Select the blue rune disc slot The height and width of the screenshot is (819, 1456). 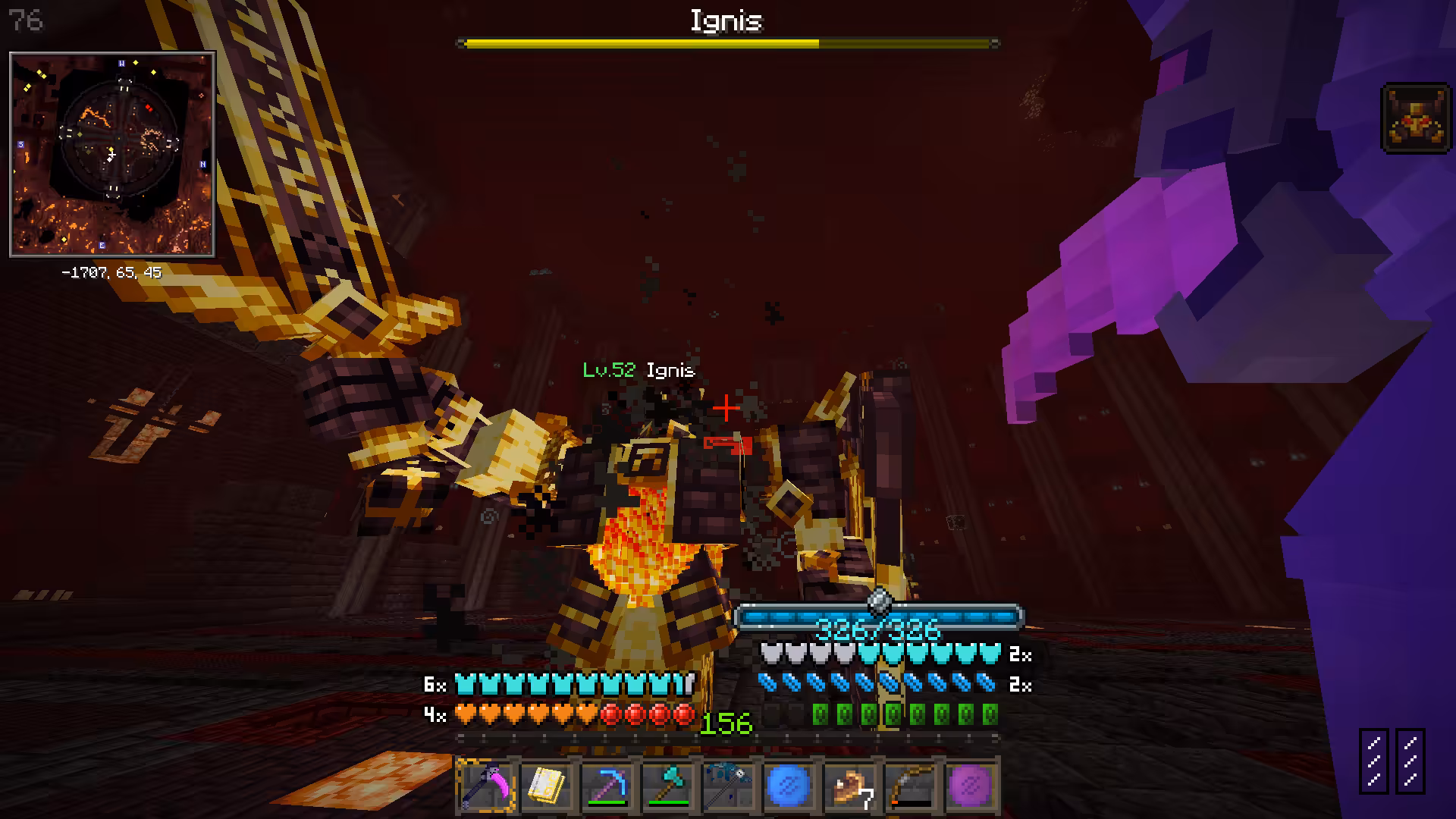(x=789, y=786)
